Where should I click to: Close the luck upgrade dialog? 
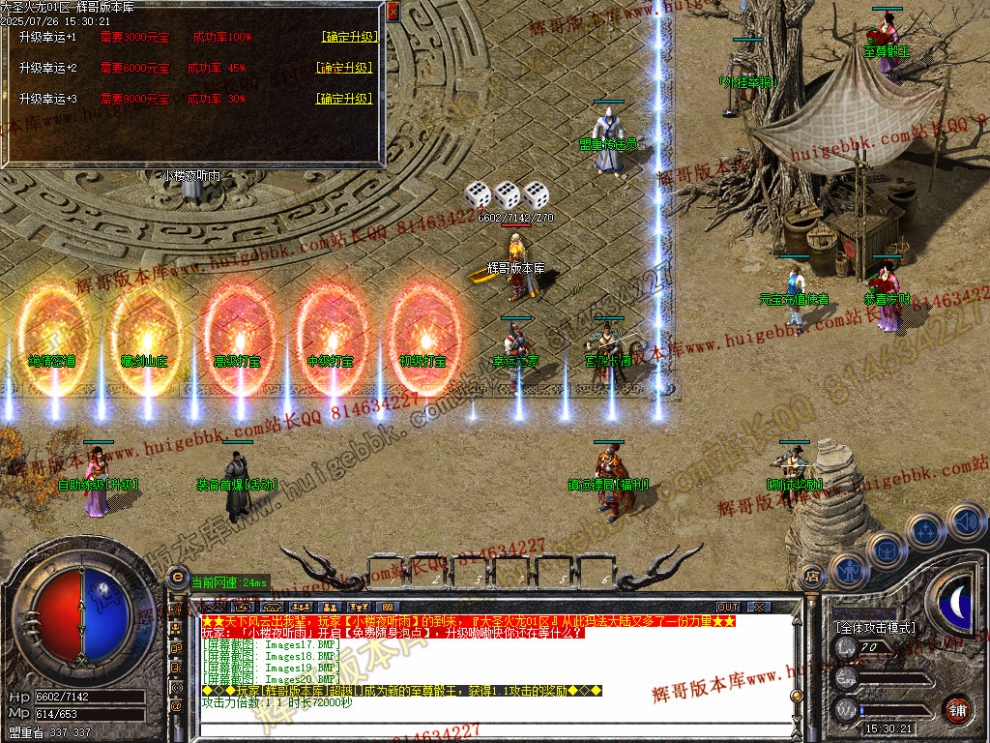393,11
